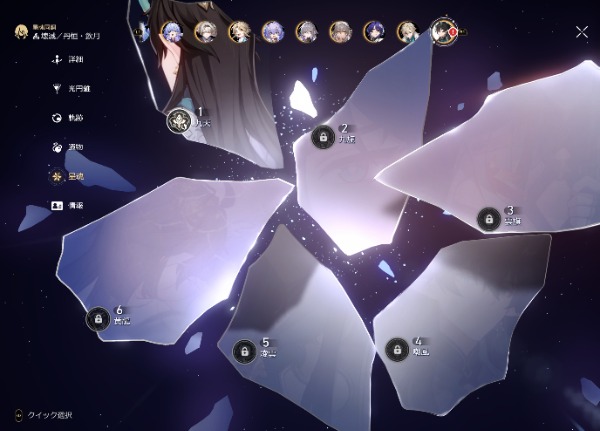Select the locked Eidolon 6 node
Viewport: 600px width, 431px height.
[98, 319]
